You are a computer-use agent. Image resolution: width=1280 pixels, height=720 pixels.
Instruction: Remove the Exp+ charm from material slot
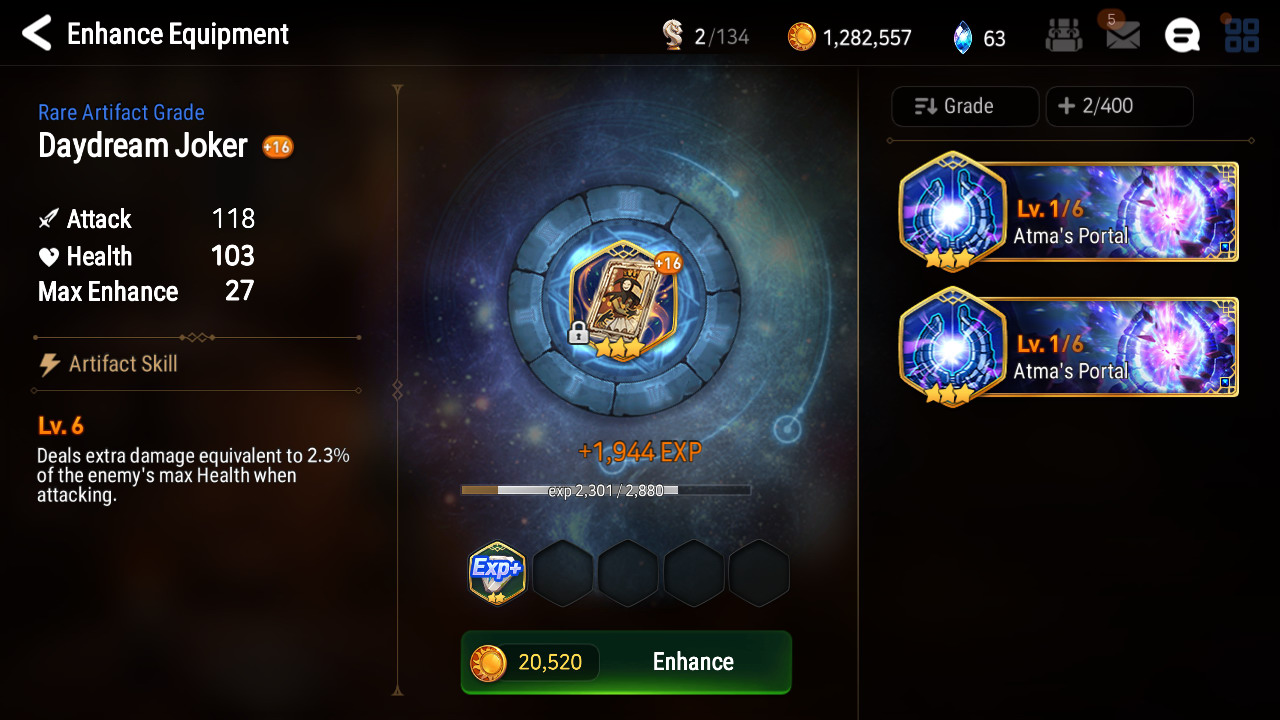(x=497, y=573)
